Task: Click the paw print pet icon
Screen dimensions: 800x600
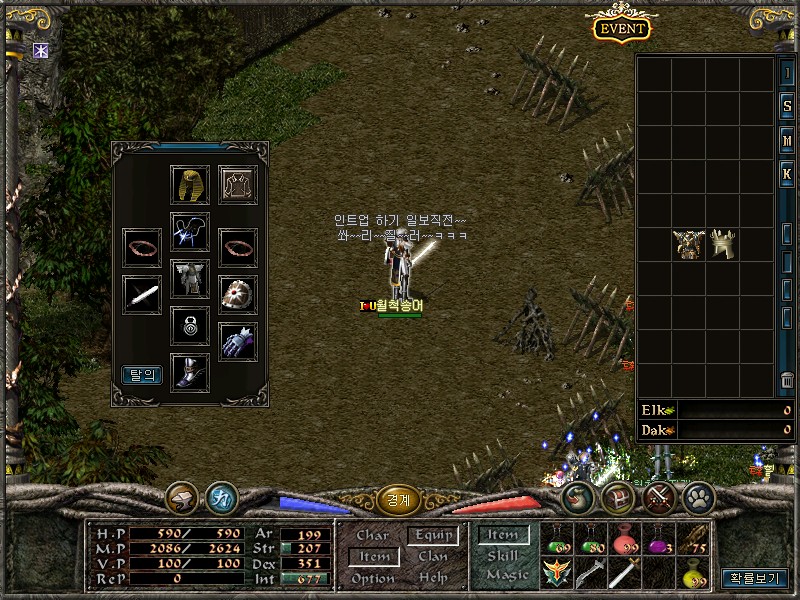Action: point(697,497)
